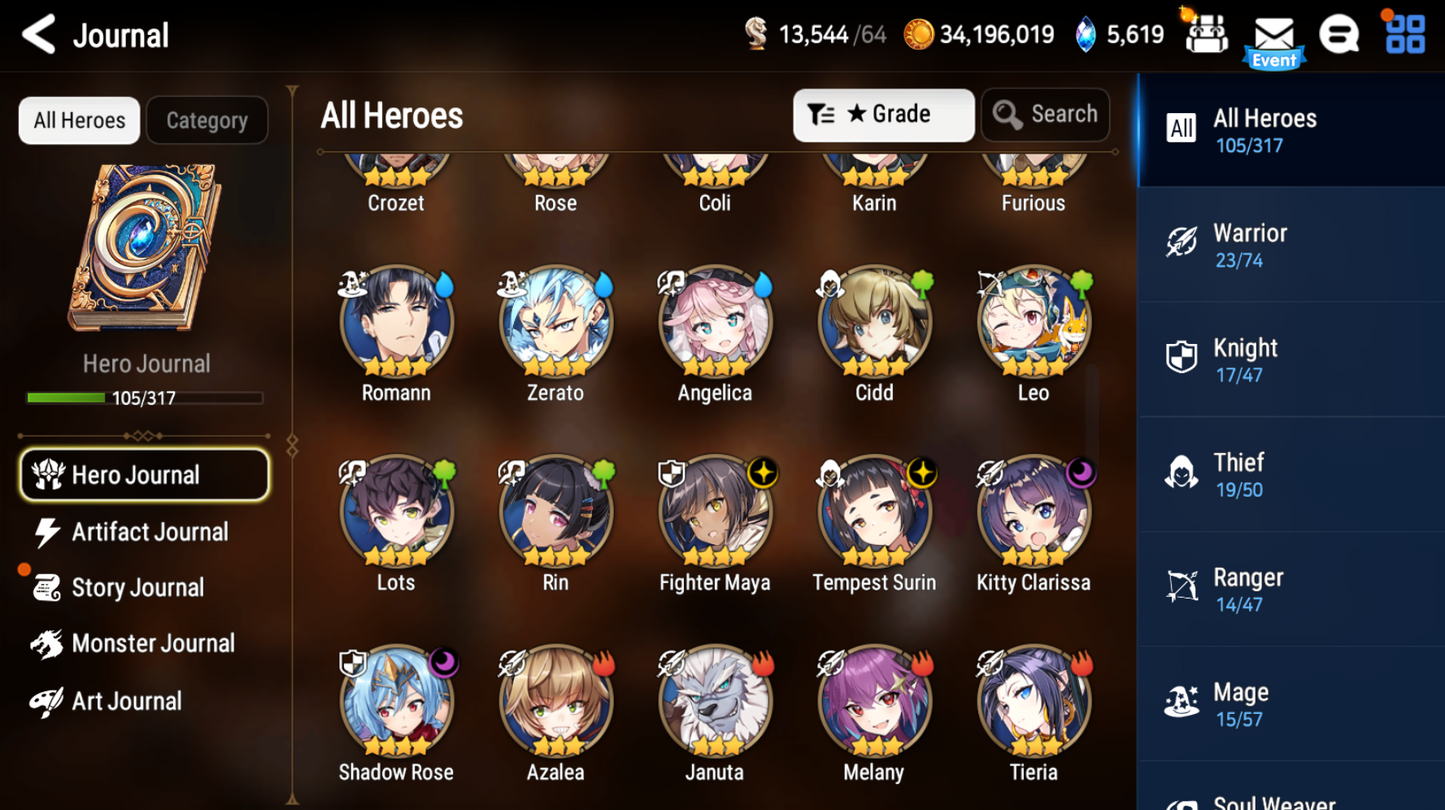Open the chat bubble icon
Image resolution: width=1445 pixels, height=810 pixels.
[1339, 33]
